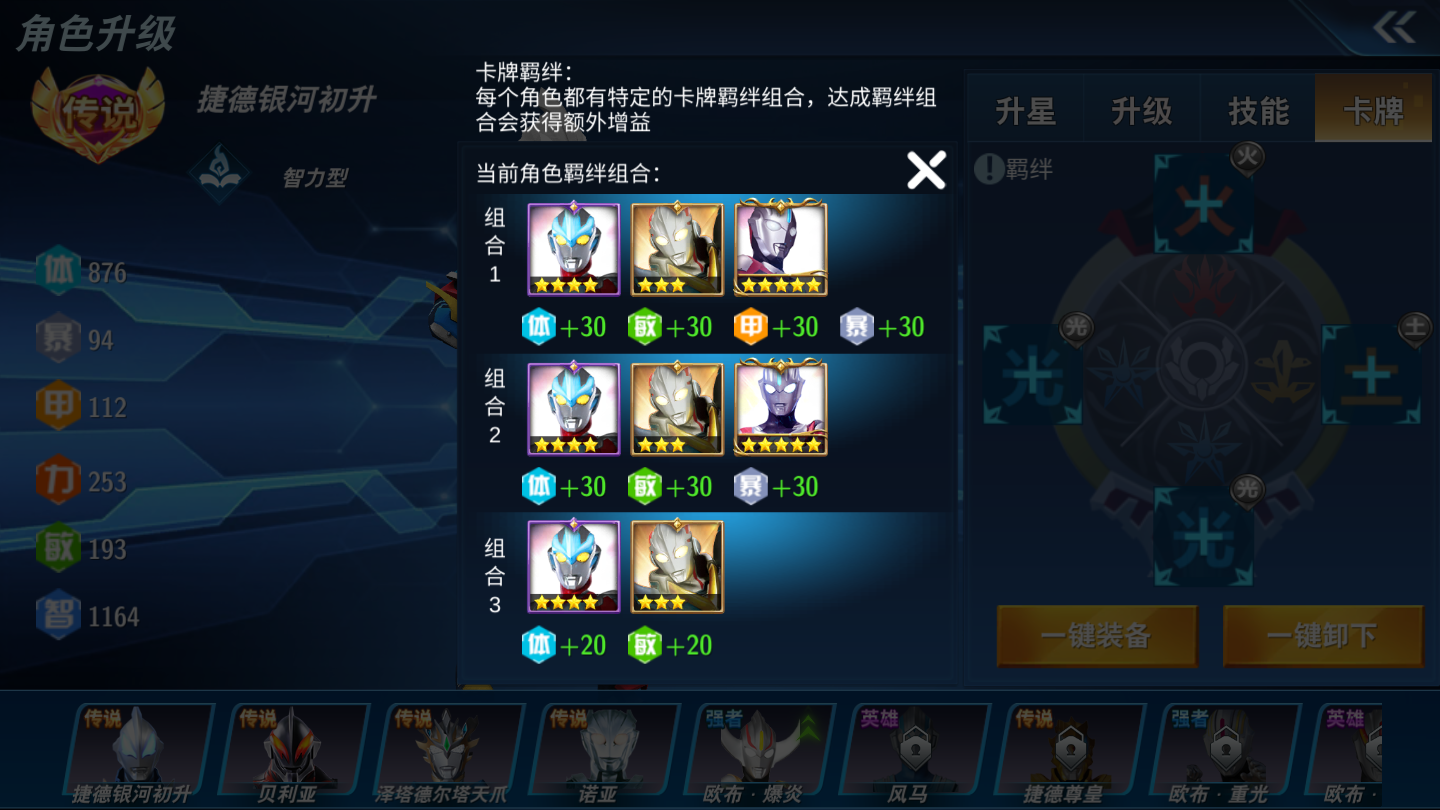Viewport: 1440px width, 810px height.
Task: Click the 体 stamina stat icon
Action: coord(58,271)
